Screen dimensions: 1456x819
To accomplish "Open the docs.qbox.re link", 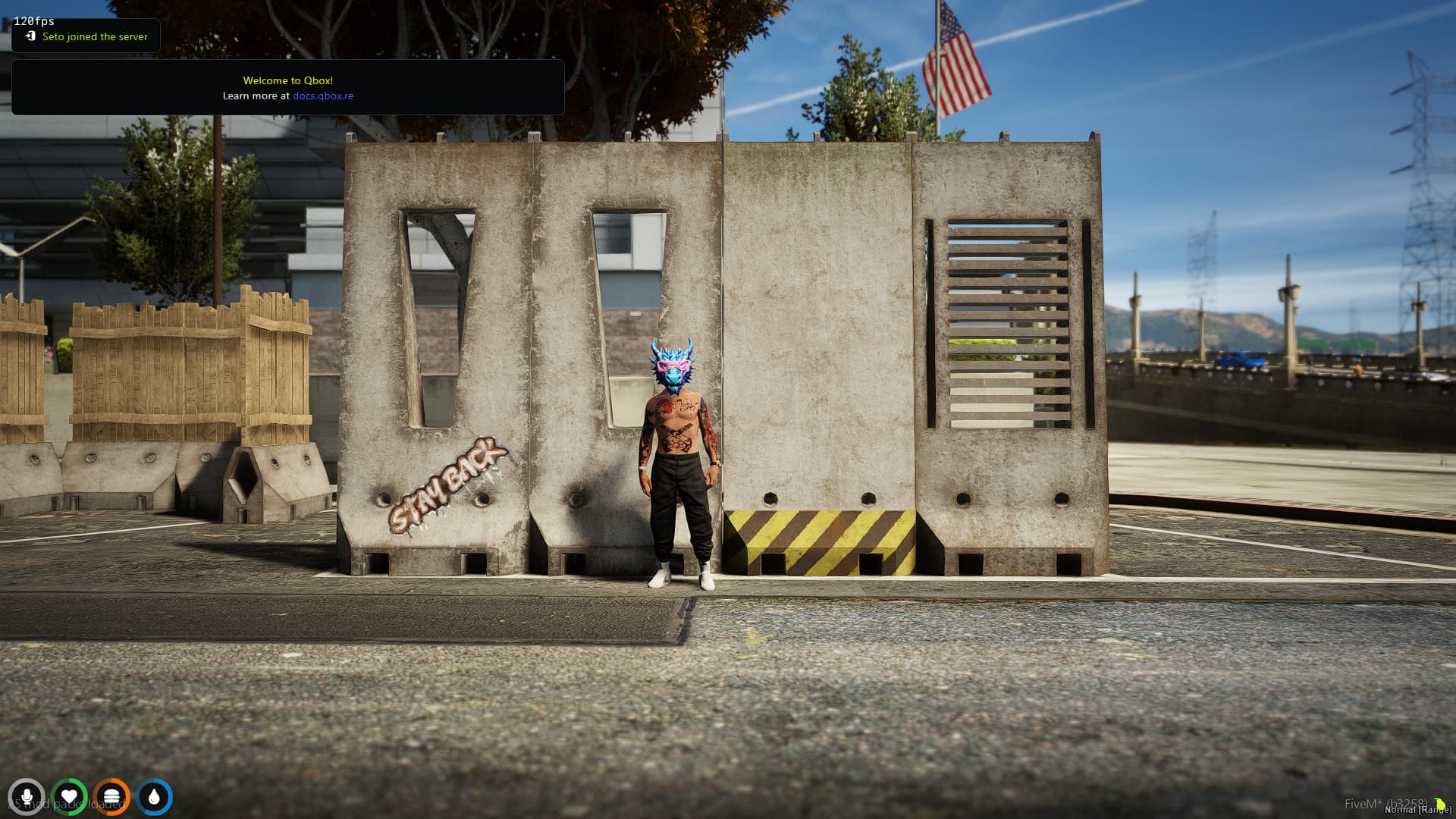I will tap(323, 96).
